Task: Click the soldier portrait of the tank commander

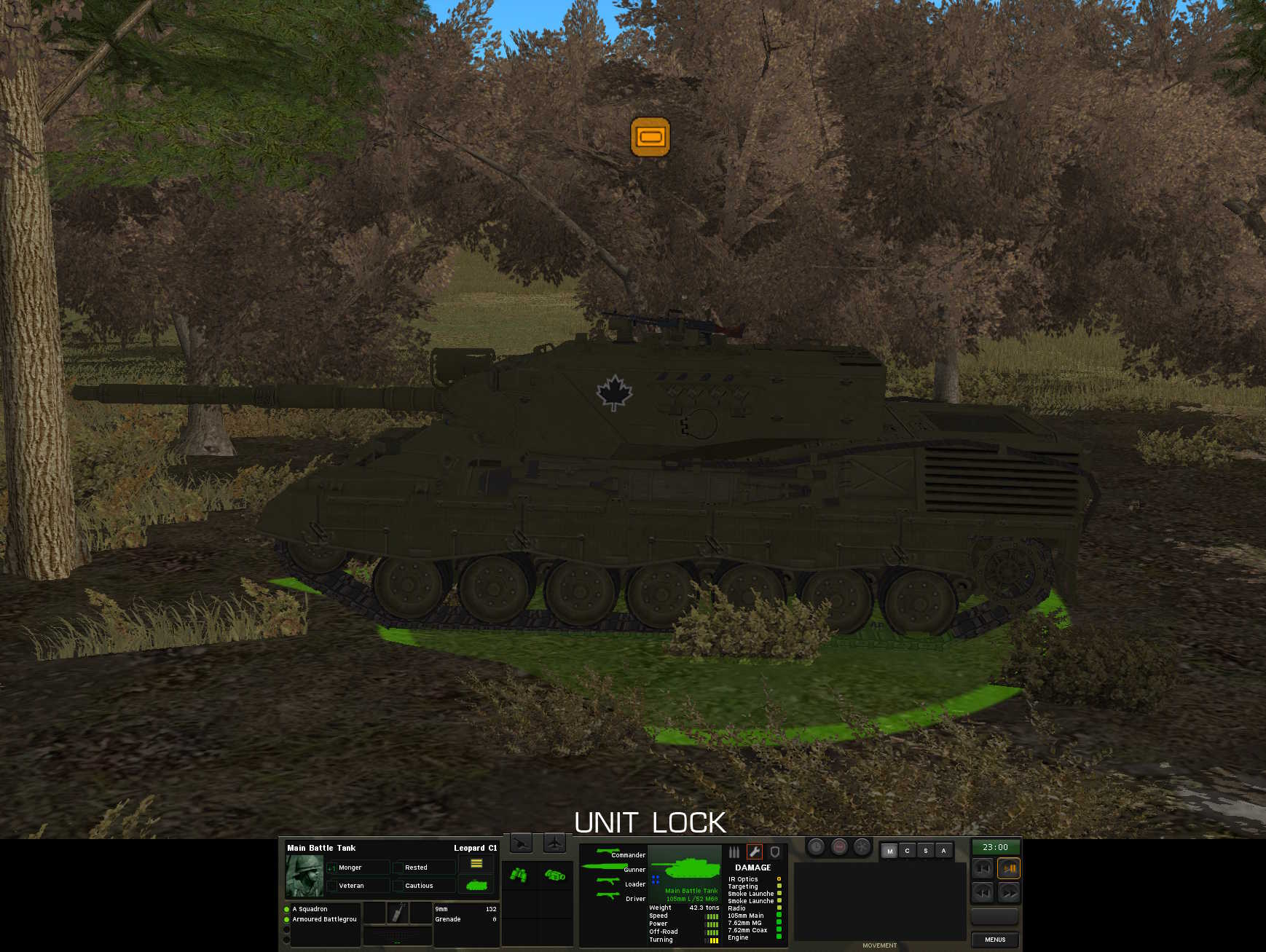Action: tap(304, 876)
